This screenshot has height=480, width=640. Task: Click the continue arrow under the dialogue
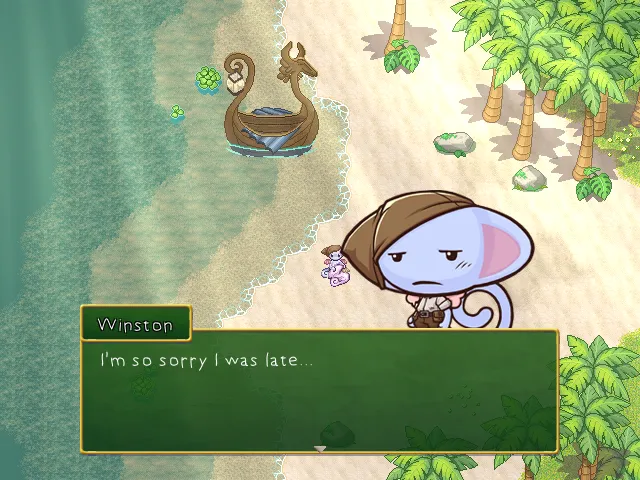click(x=320, y=449)
